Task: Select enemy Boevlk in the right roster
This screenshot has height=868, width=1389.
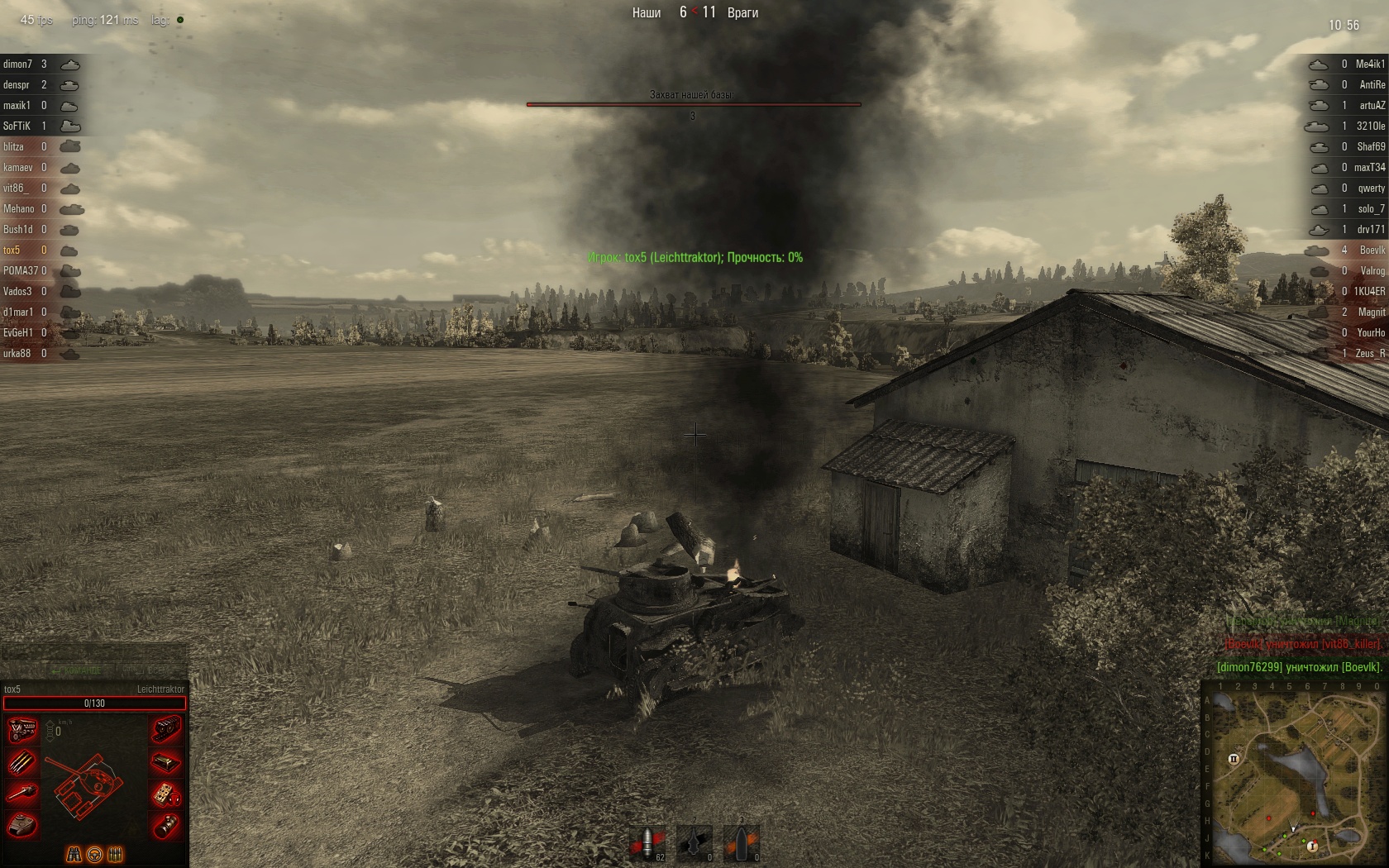Action: coord(1372,250)
